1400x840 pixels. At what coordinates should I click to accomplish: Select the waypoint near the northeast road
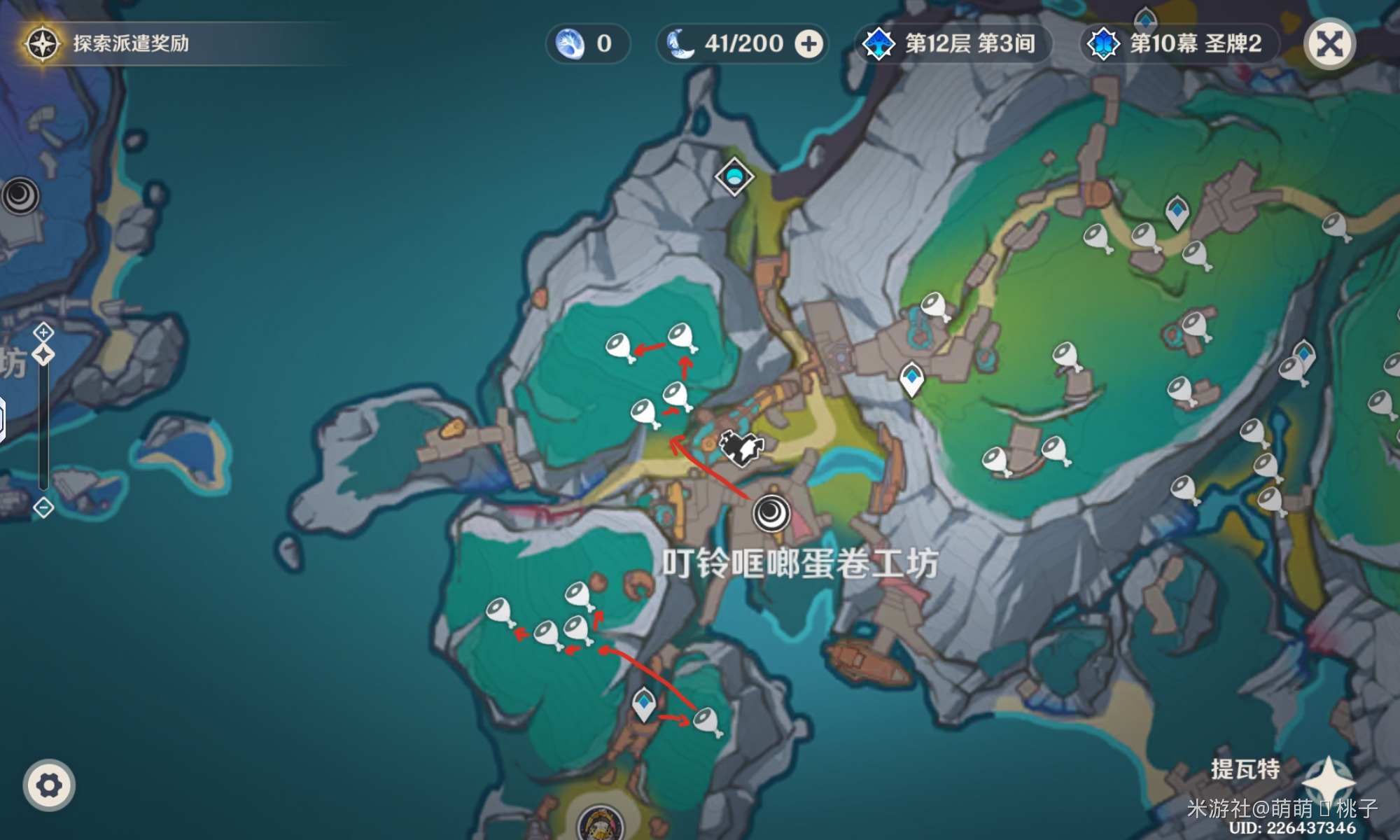pos(1177,210)
